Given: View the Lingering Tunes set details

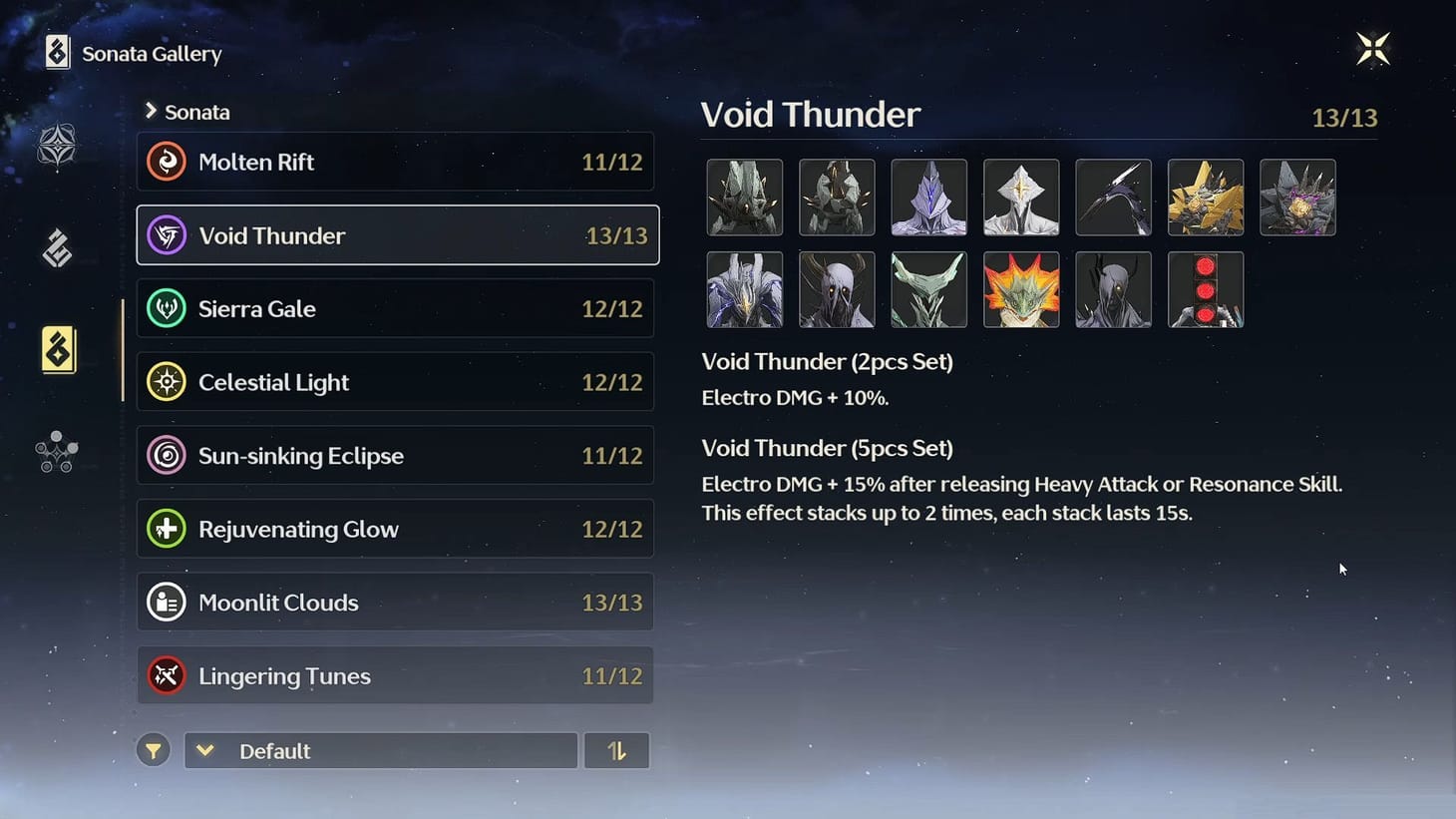Looking at the screenshot, I should pos(395,675).
